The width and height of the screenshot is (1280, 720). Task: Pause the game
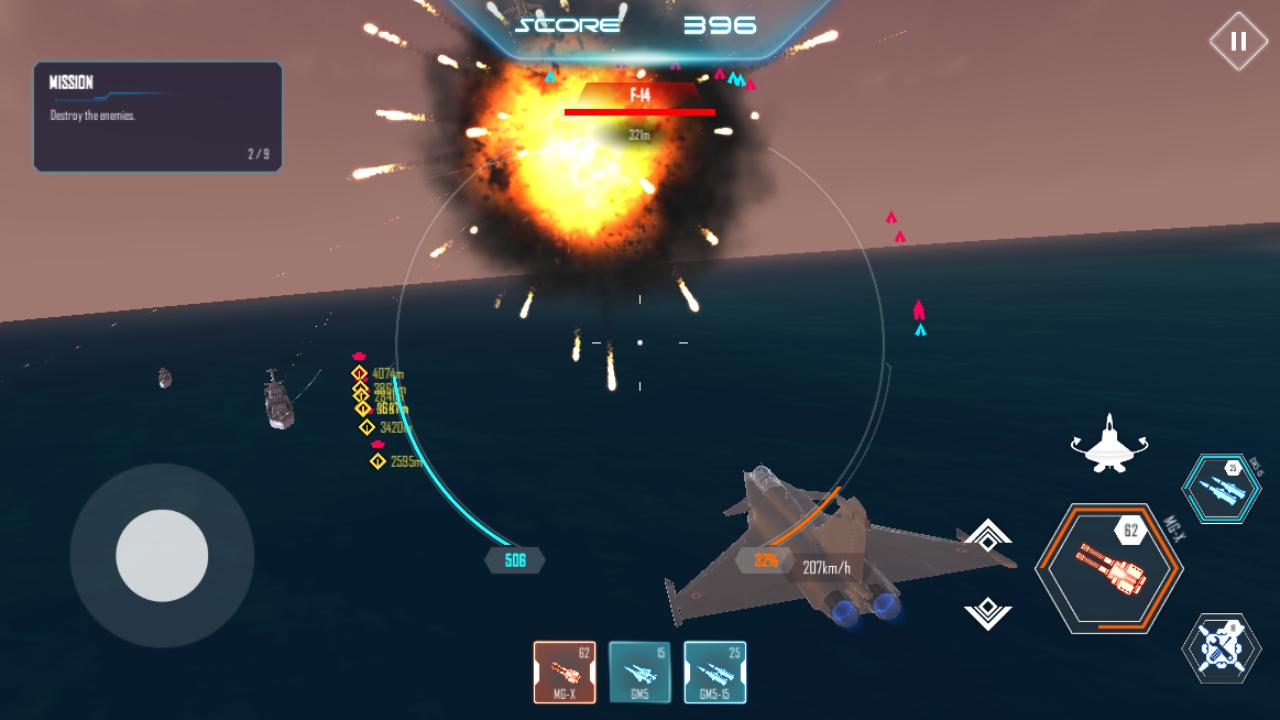coord(1237,39)
